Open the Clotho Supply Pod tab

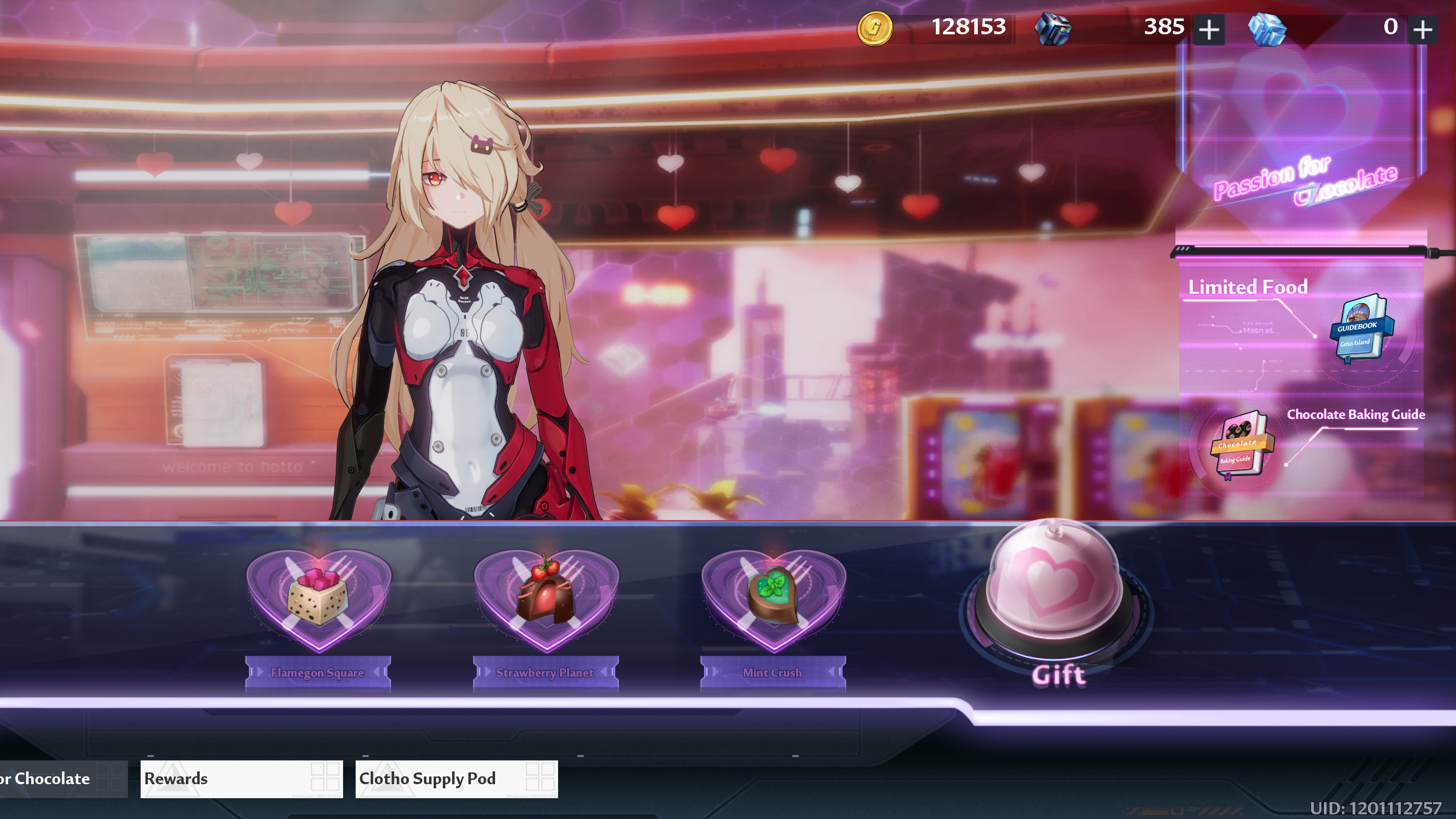click(456, 779)
